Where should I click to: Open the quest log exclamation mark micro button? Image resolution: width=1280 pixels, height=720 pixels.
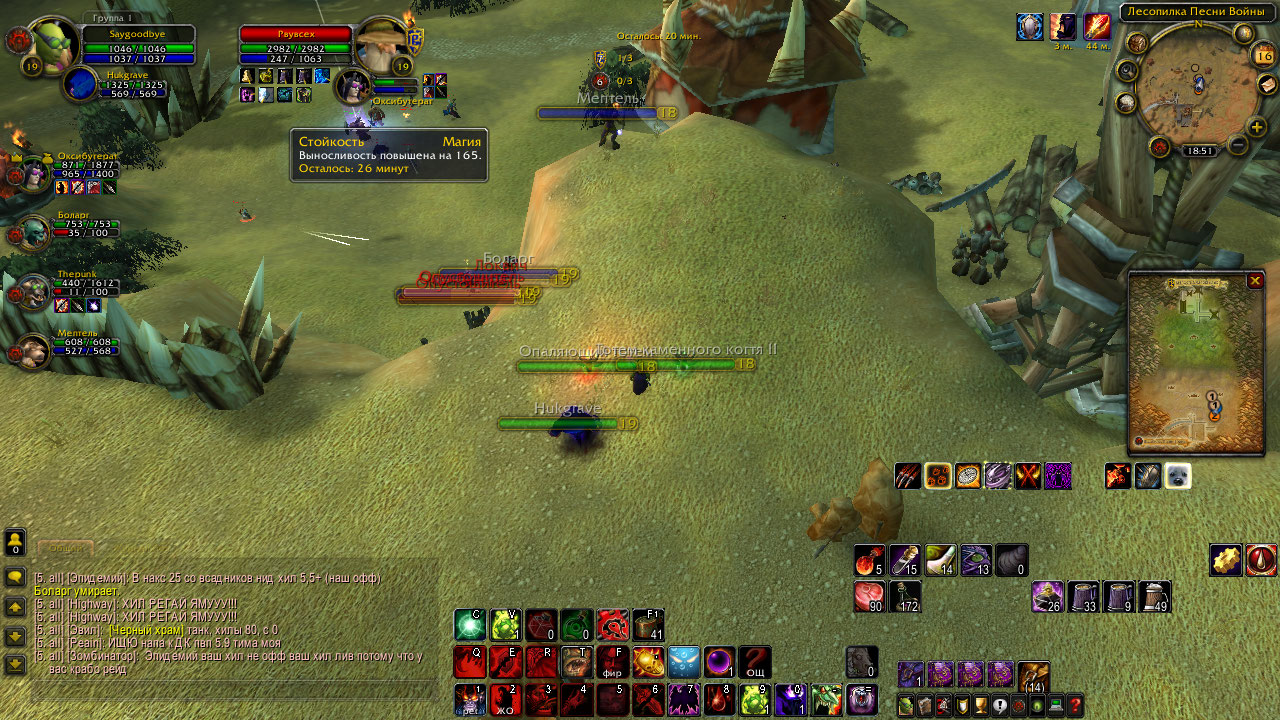999,704
